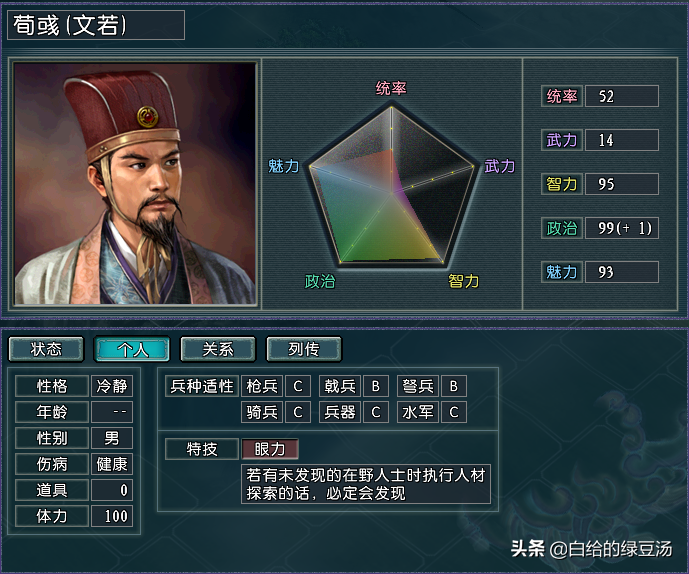Show the 列传 biography tab
The image size is (689, 574).
304,349
